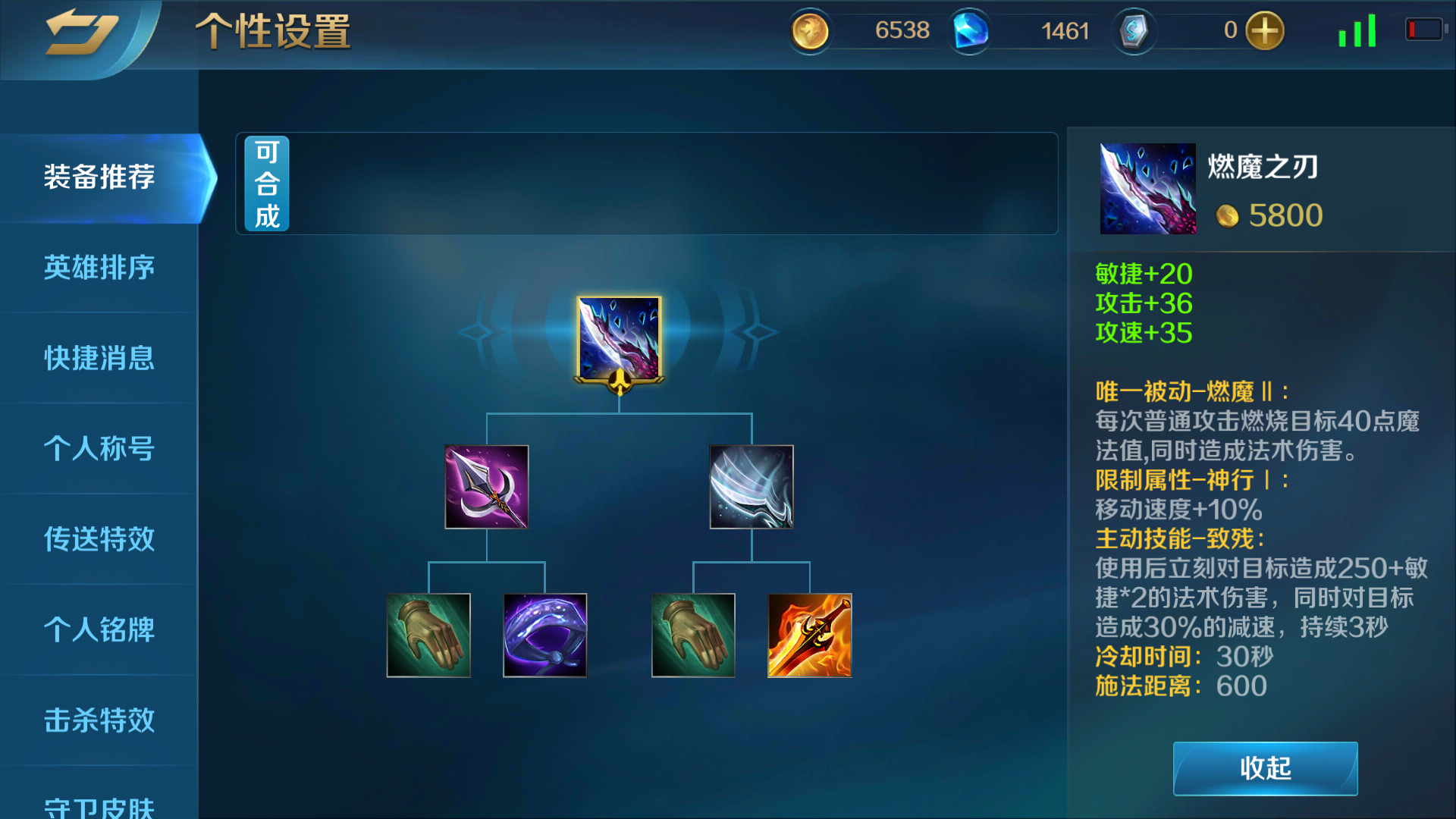Viewport: 1456px width, 819px height.
Task: Go back using the top-left arrow
Action: (x=81, y=33)
